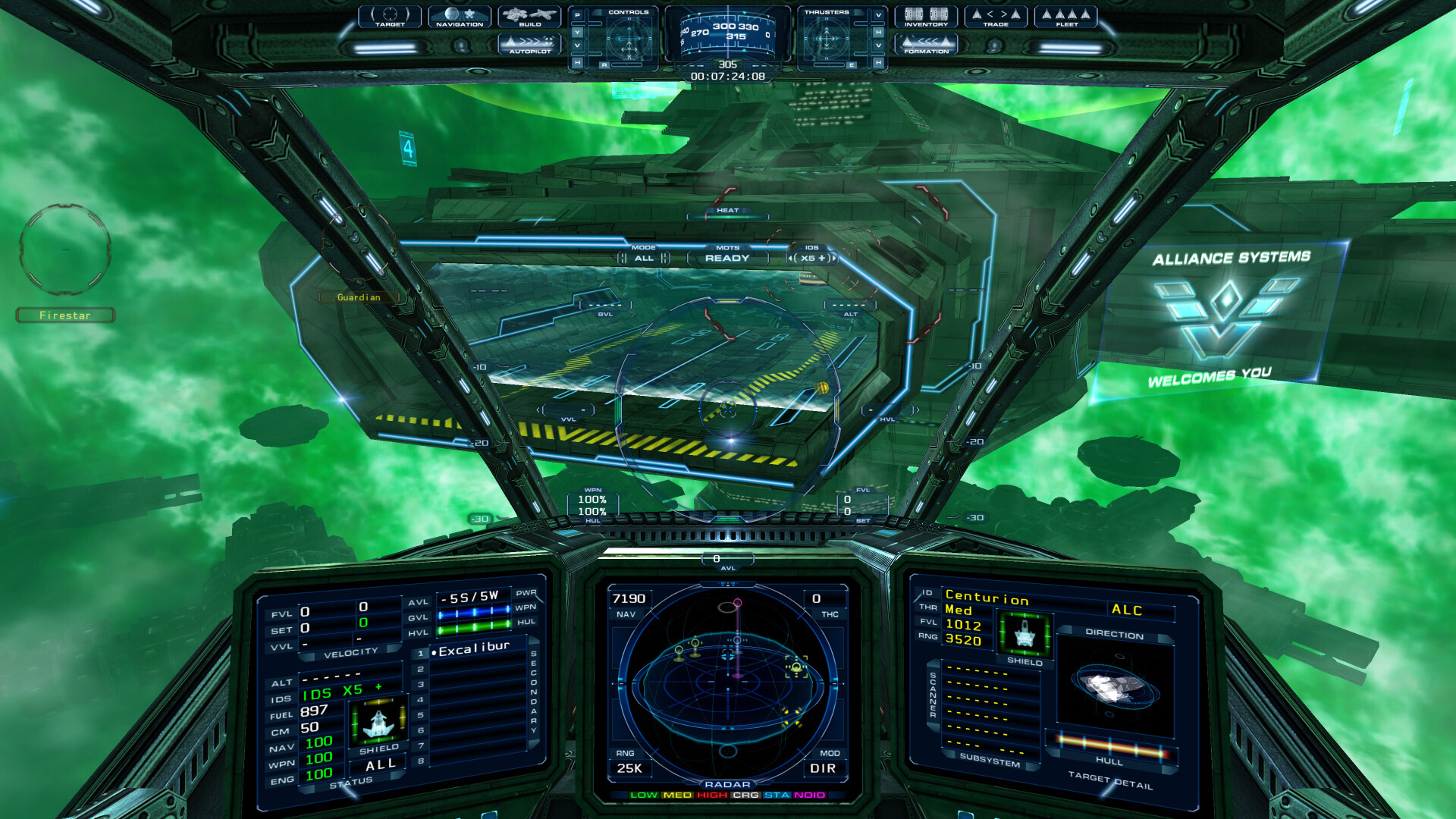This screenshot has height=819, width=1456.
Task: Select the Target icon on top bar
Action: click(389, 17)
